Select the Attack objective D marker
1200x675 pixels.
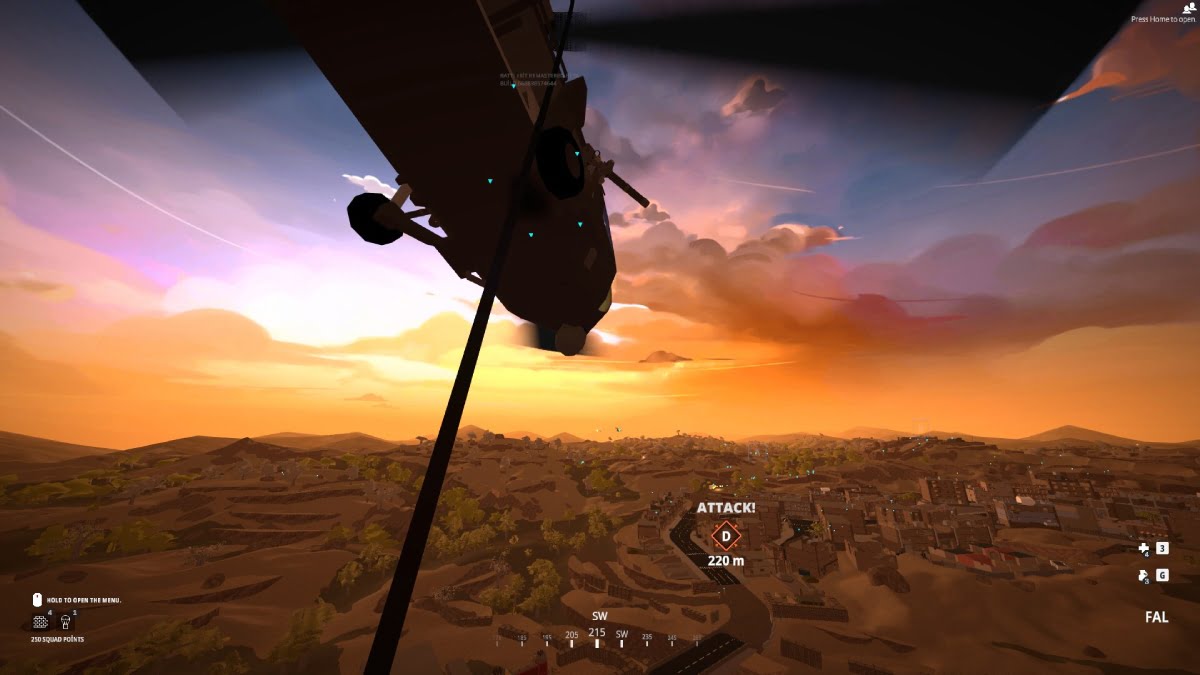pyautogui.click(x=725, y=535)
